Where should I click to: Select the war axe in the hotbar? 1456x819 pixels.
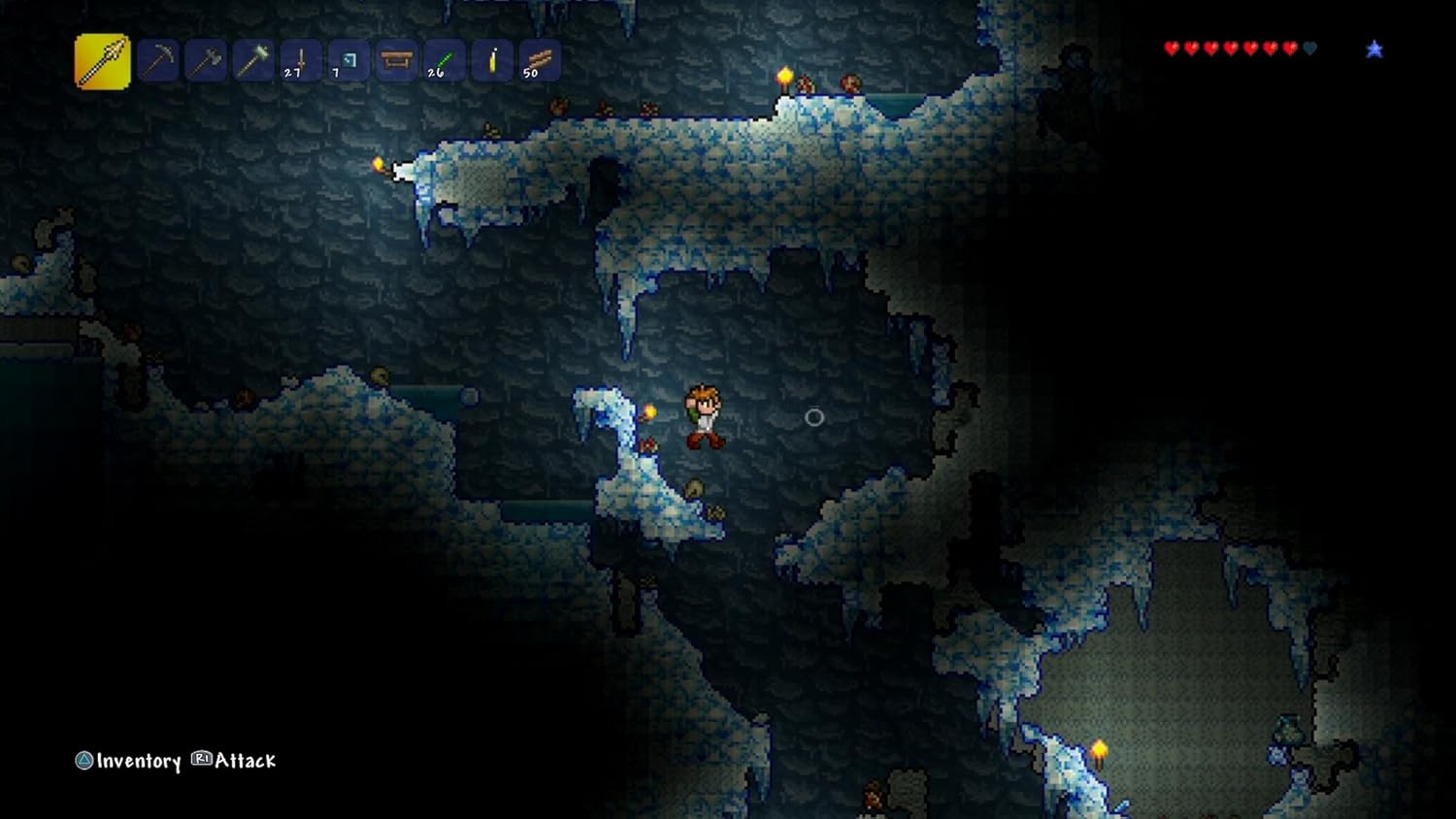click(x=206, y=60)
